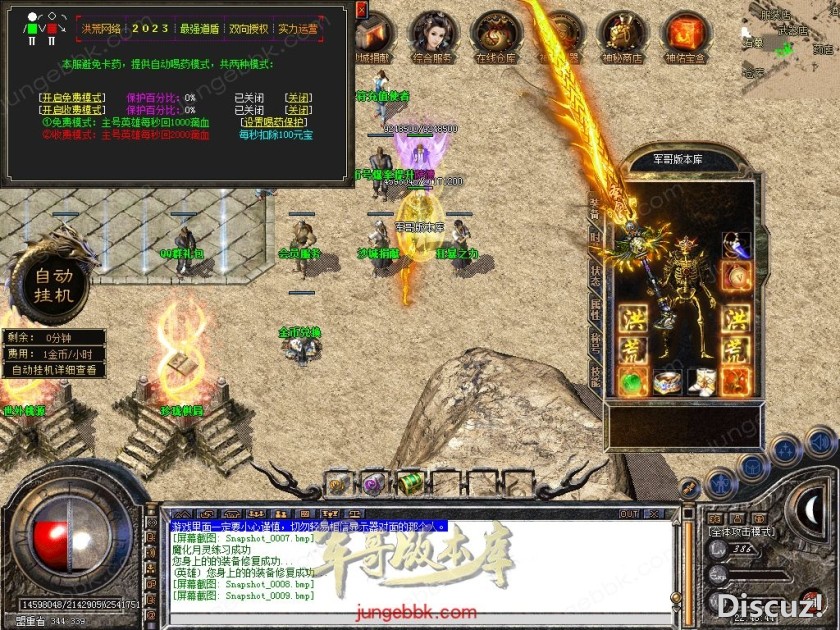Close the auto-potion info panel

tap(361, 10)
